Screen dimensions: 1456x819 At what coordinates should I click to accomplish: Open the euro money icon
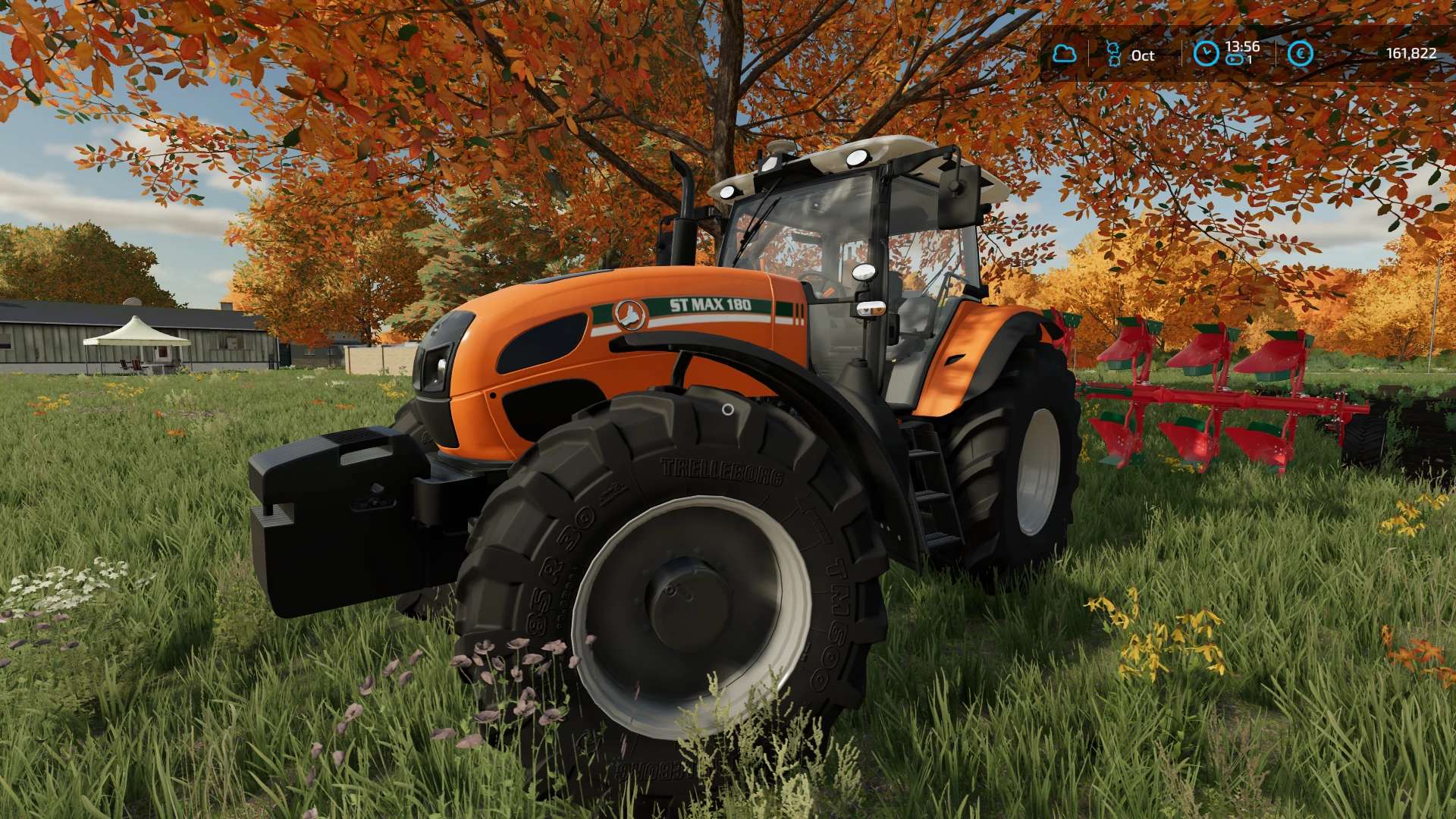(1301, 53)
